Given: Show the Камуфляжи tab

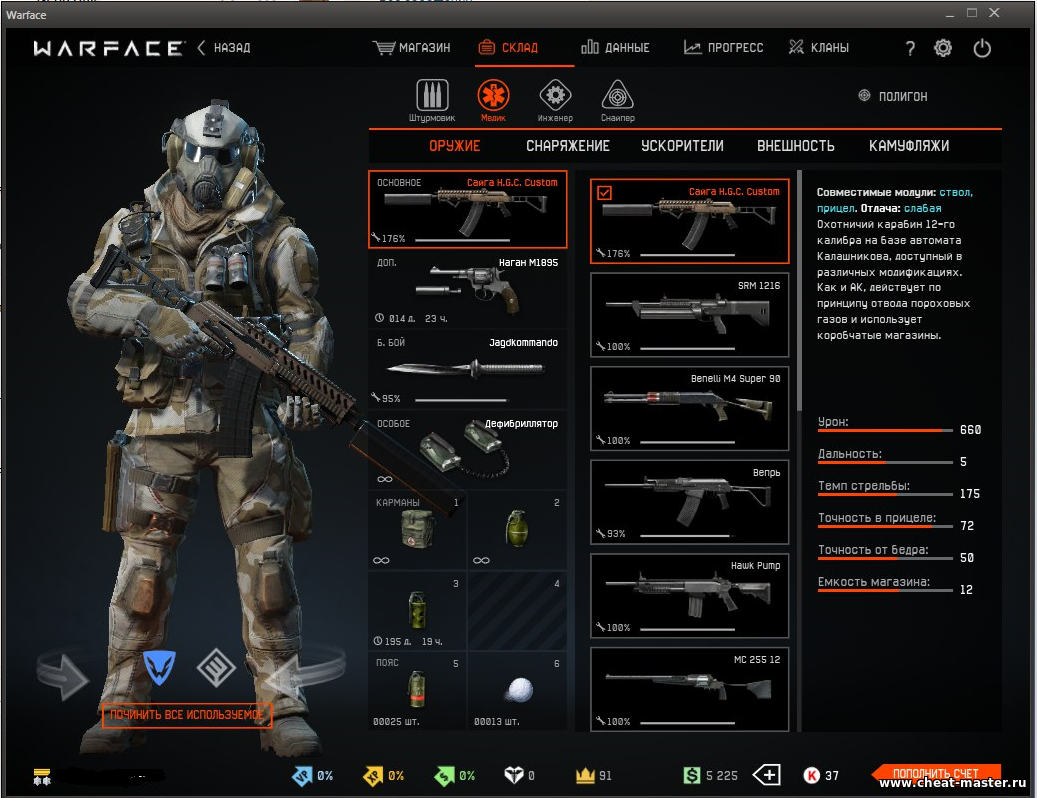Looking at the screenshot, I should tap(909, 146).
